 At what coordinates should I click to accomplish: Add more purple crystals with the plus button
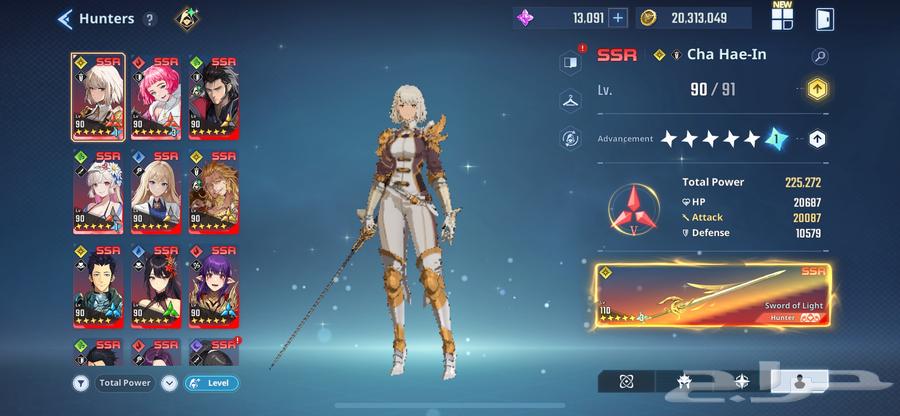[618, 17]
